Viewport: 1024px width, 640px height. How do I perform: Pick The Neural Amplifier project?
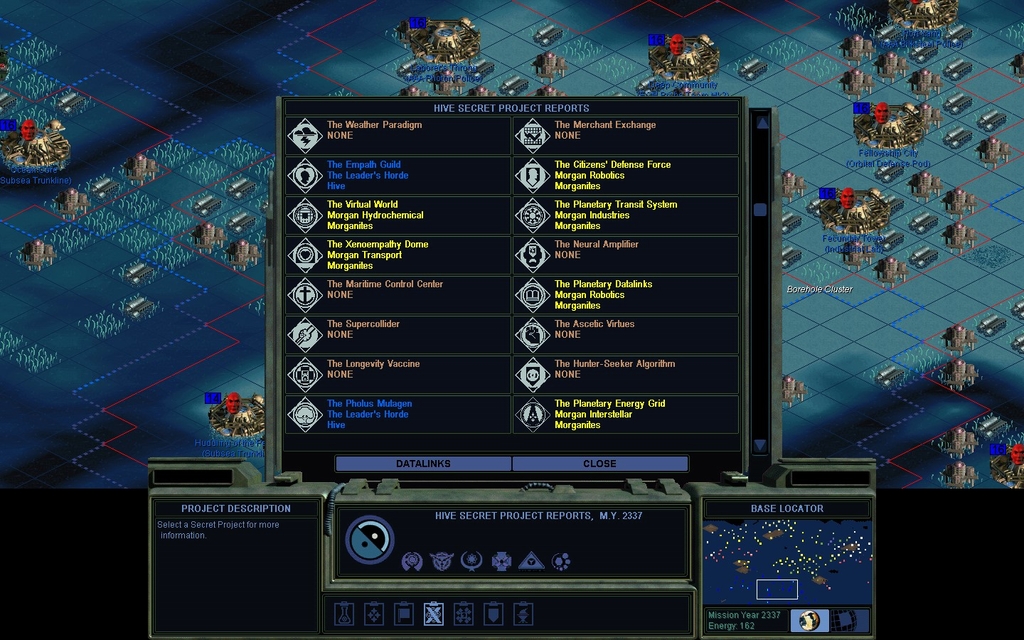[626, 255]
